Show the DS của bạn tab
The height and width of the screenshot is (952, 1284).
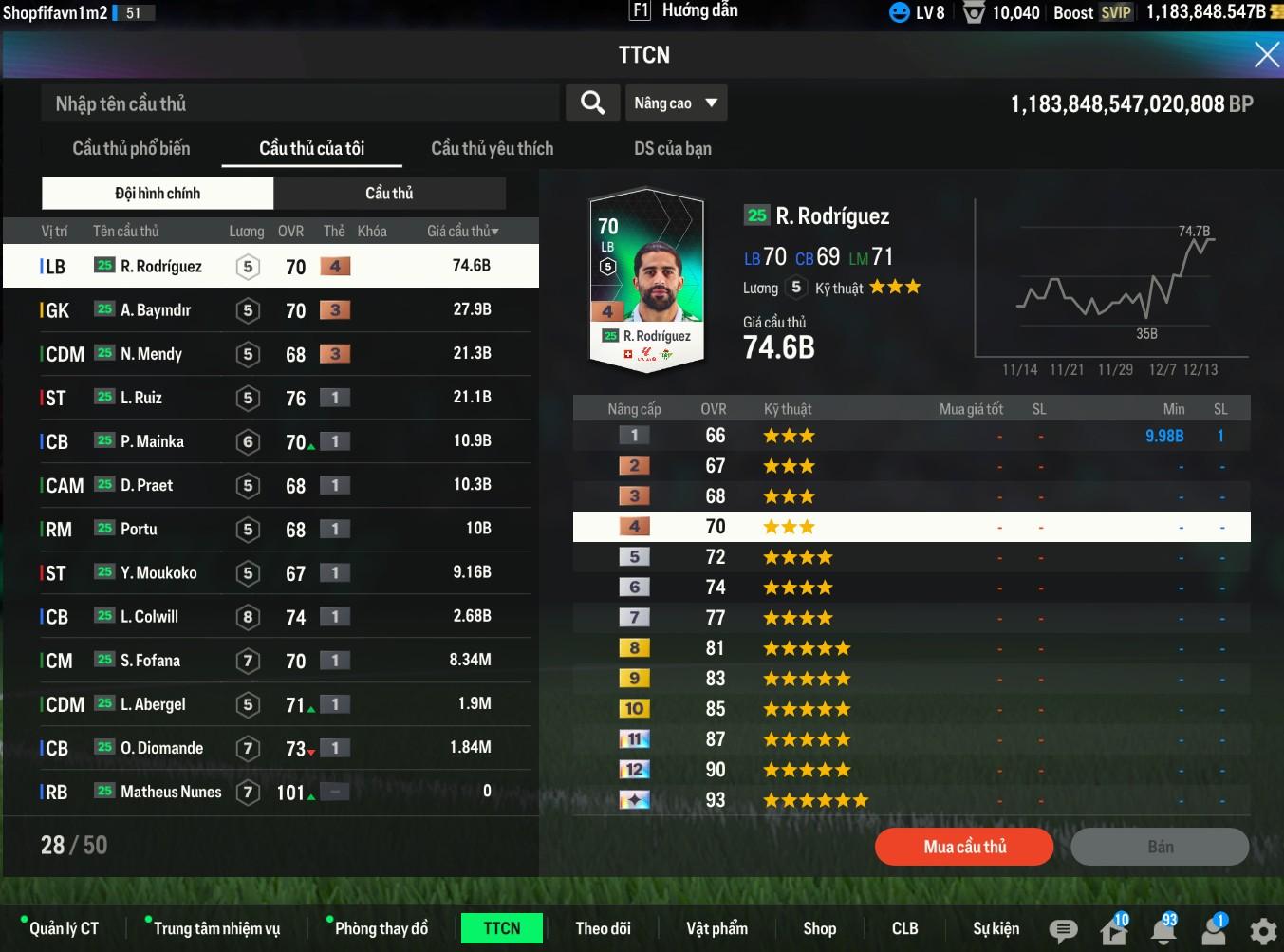pyautogui.click(x=672, y=148)
